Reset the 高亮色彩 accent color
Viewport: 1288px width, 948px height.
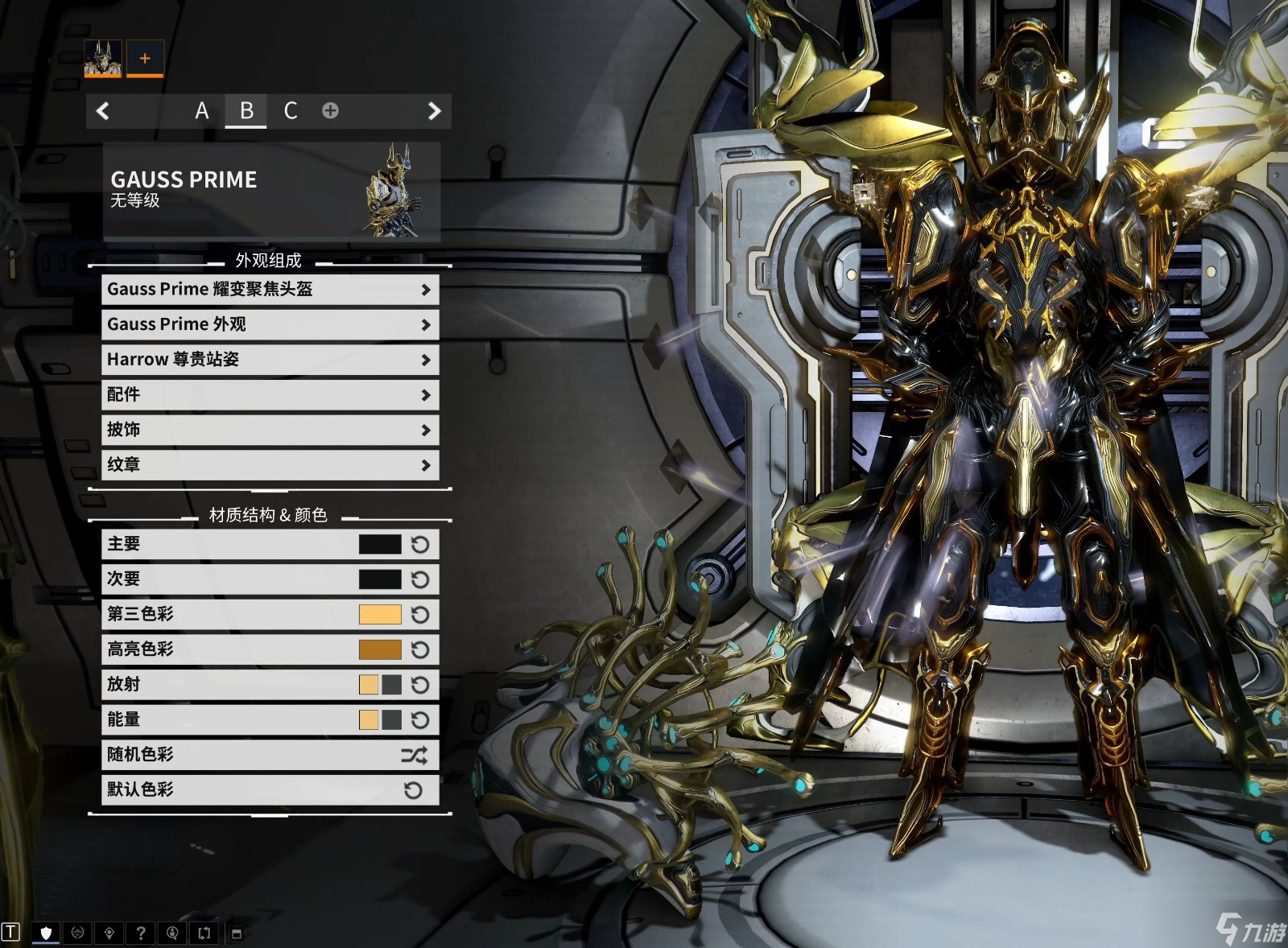pyautogui.click(x=420, y=650)
